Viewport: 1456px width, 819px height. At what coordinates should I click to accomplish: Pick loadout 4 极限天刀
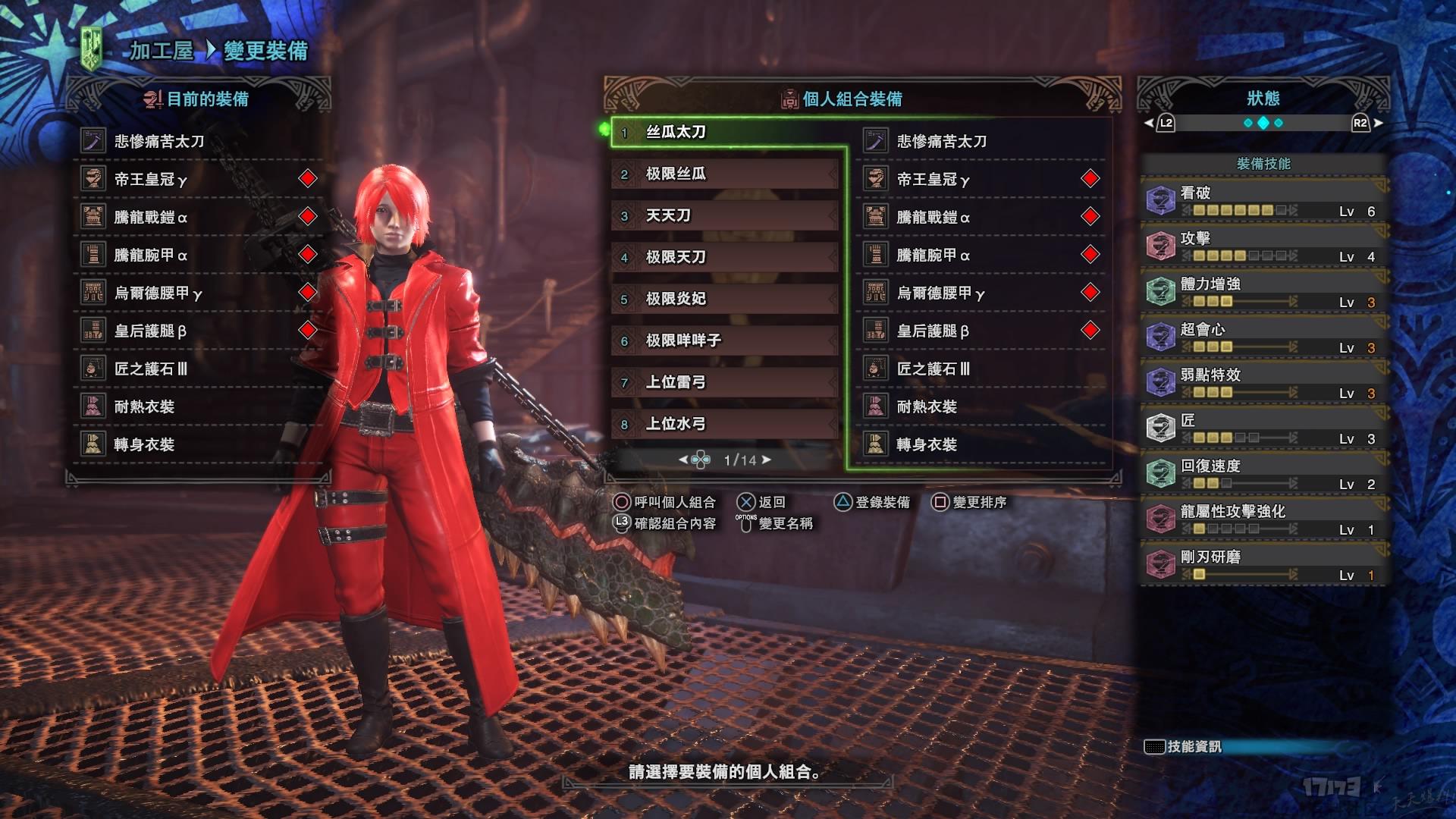(725, 257)
